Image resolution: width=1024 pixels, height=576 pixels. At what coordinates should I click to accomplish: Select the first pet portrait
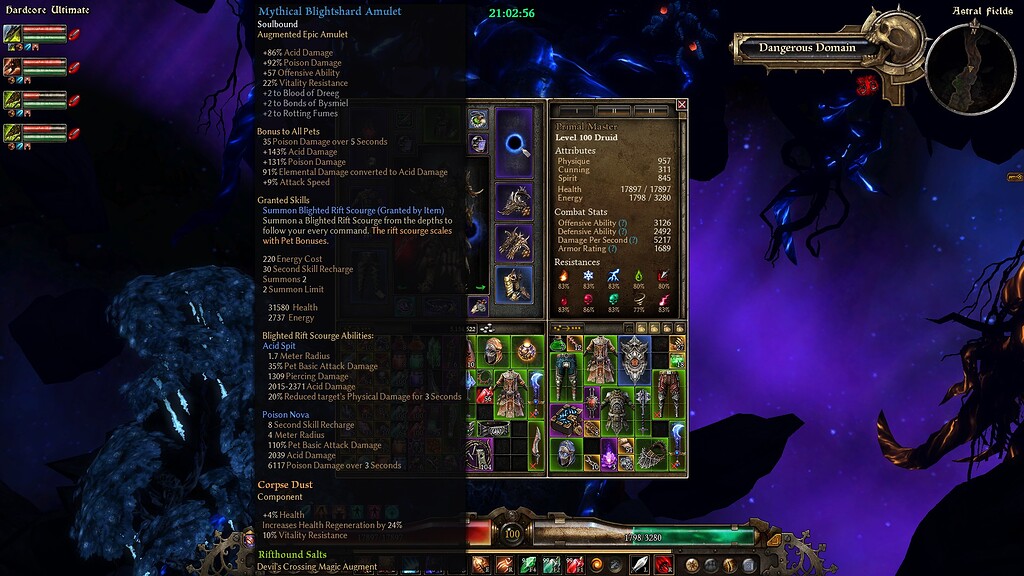click(13, 34)
